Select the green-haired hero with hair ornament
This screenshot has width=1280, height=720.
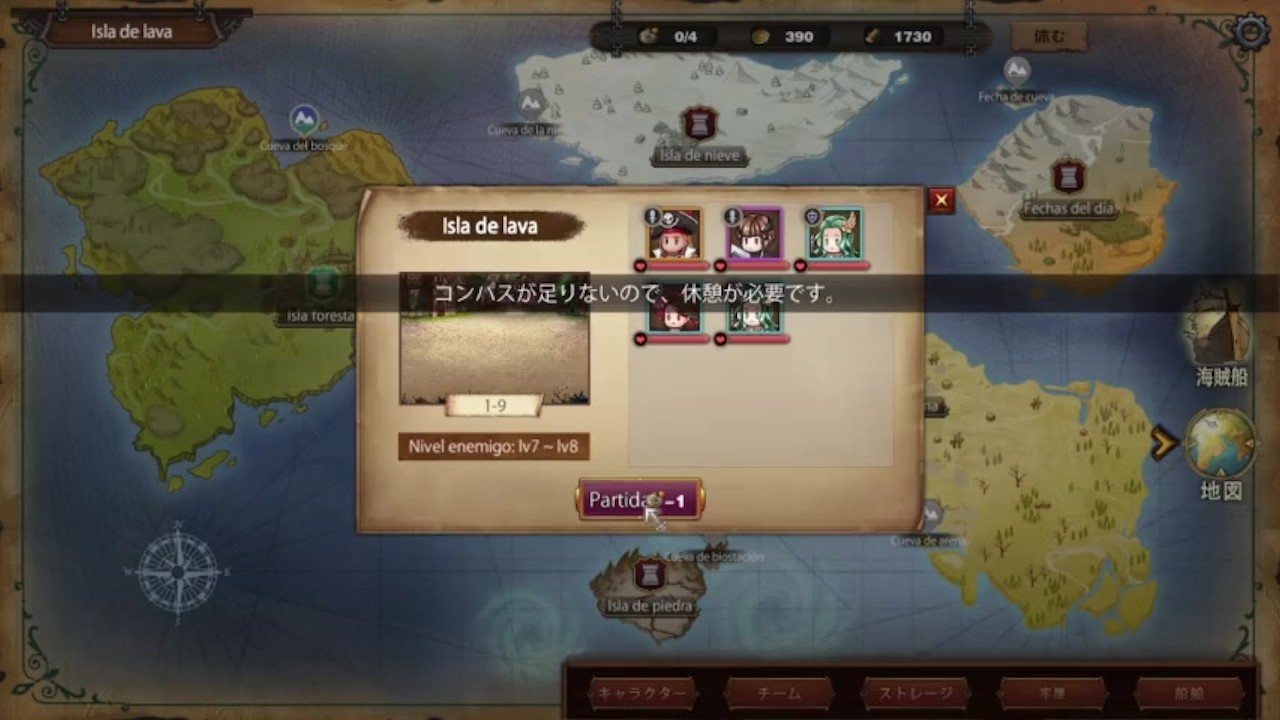(x=835, y=234)
